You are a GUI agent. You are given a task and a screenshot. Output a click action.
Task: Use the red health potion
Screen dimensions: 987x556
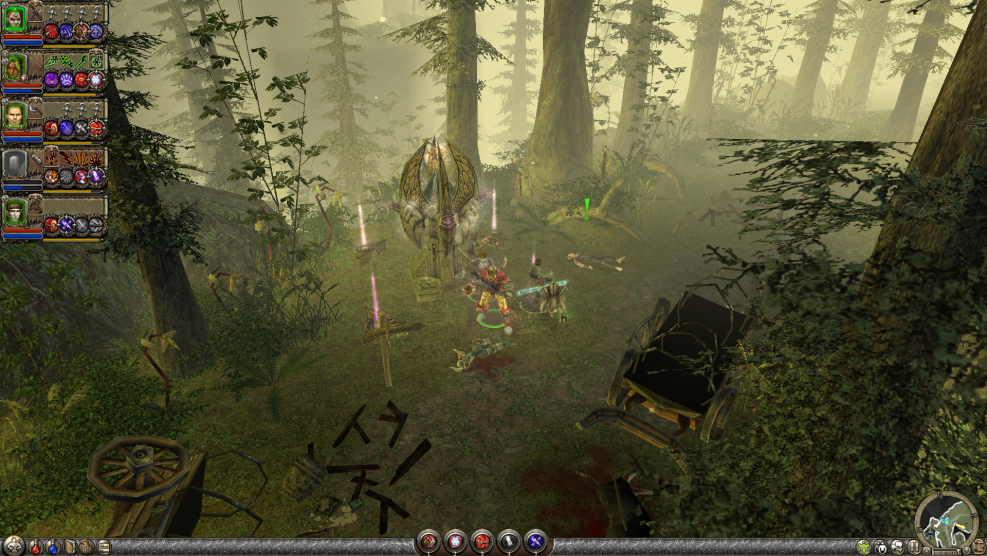coord(36,547)
